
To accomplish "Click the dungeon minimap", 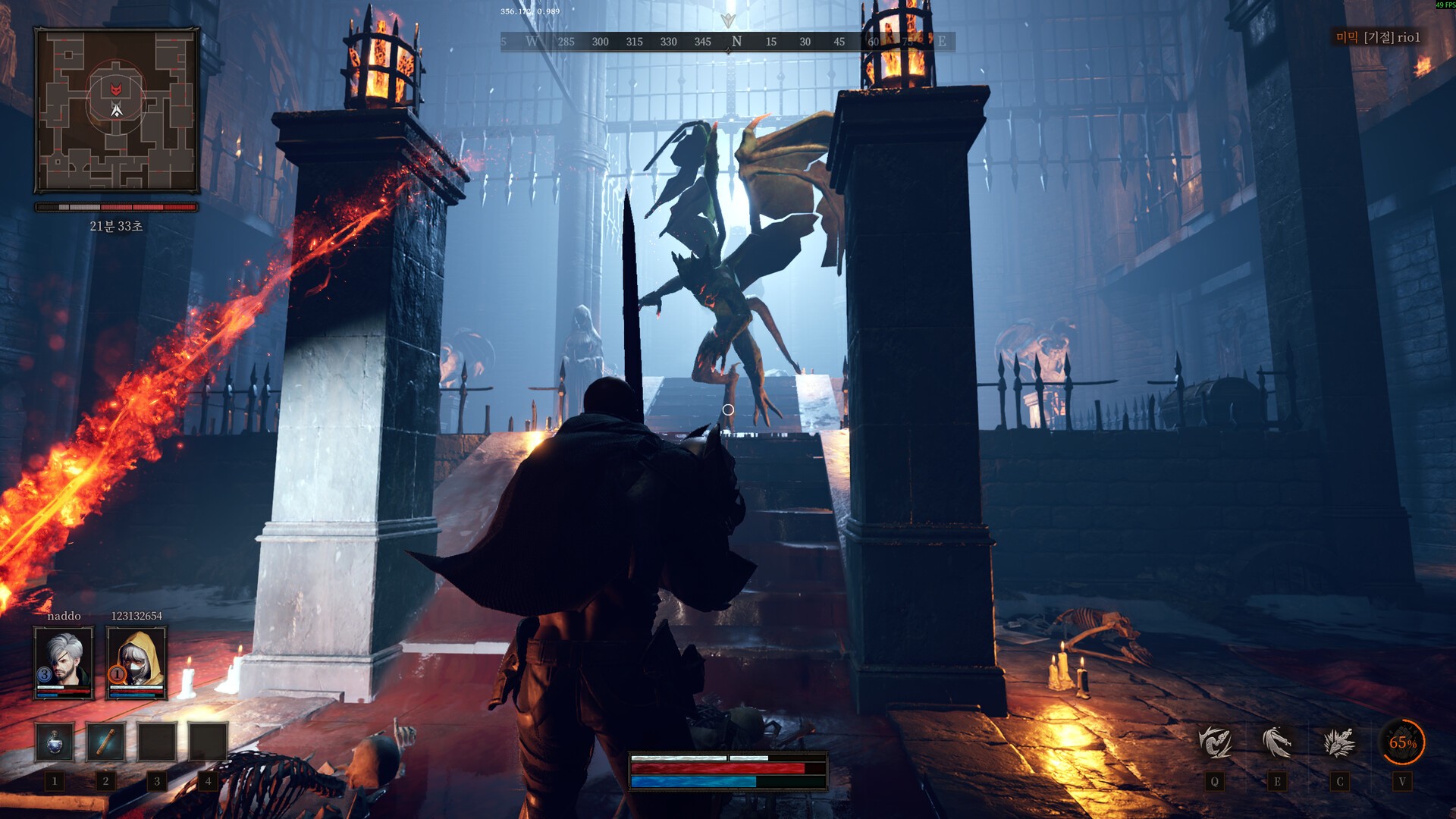I will (117, 111).
